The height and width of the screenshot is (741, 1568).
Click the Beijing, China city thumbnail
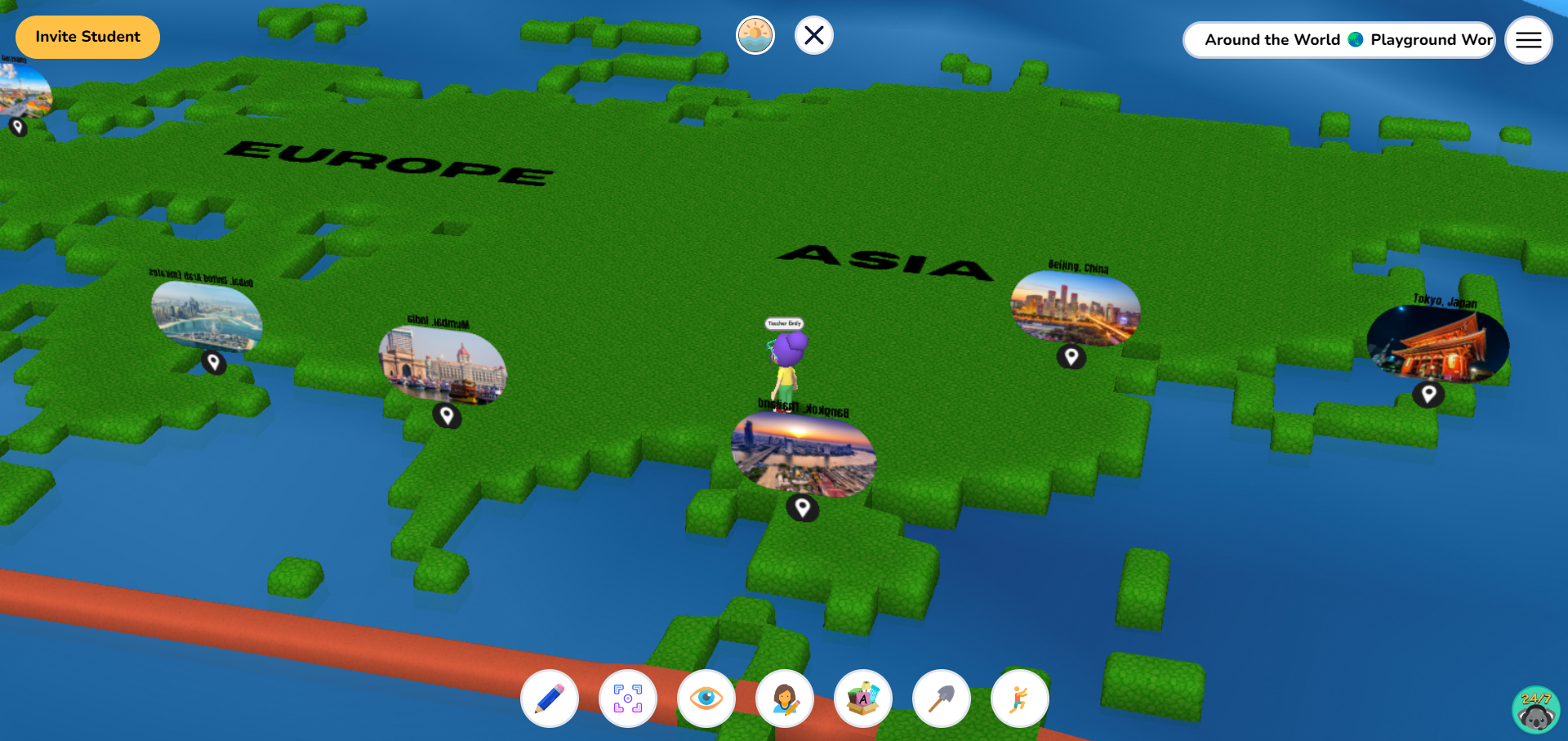[x=1075, y=309]
